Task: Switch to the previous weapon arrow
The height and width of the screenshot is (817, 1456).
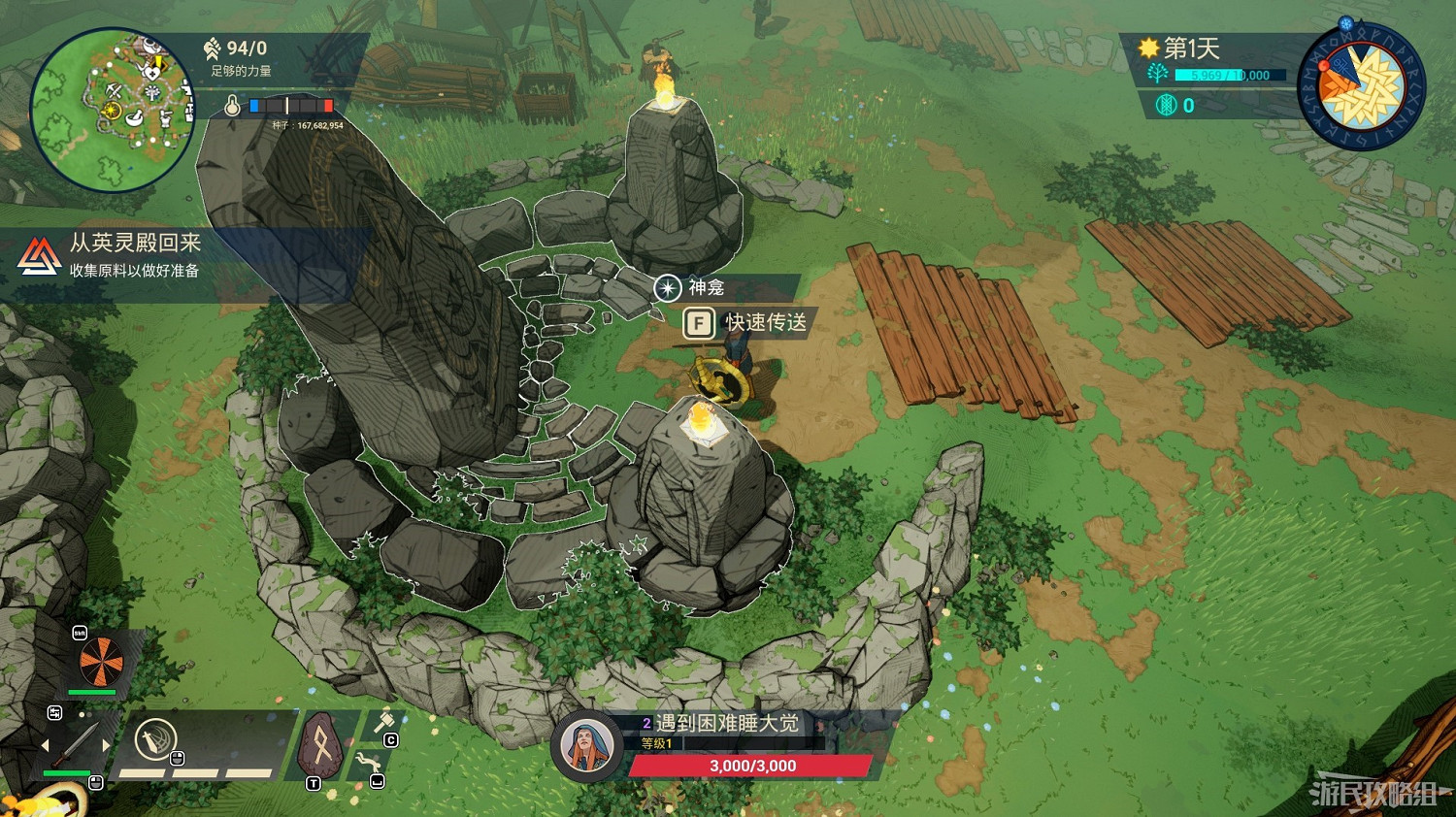Action: click(x=45, y=745)
